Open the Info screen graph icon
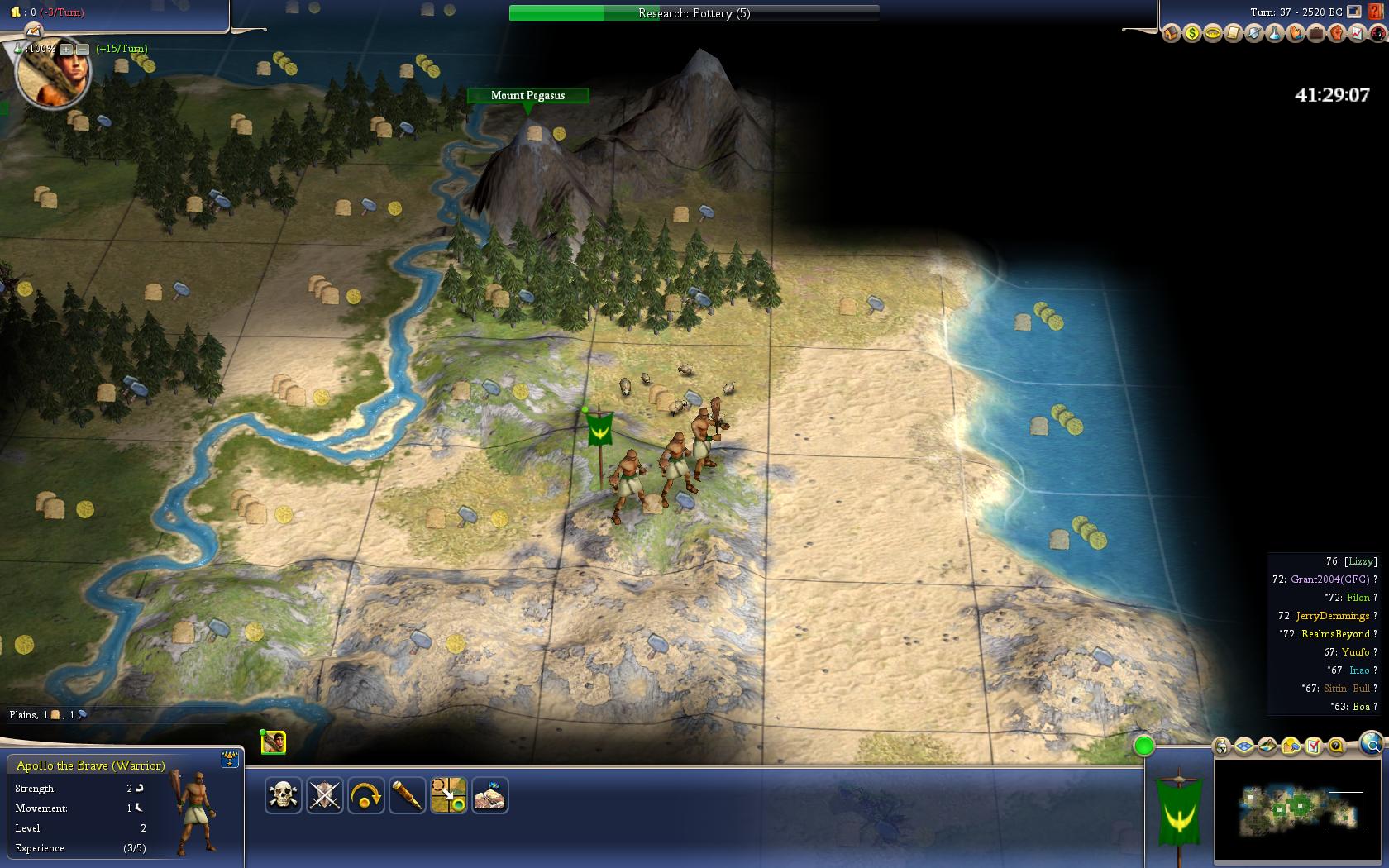The height and width of the screenshot is (868, 1389). coord(1357,34)
